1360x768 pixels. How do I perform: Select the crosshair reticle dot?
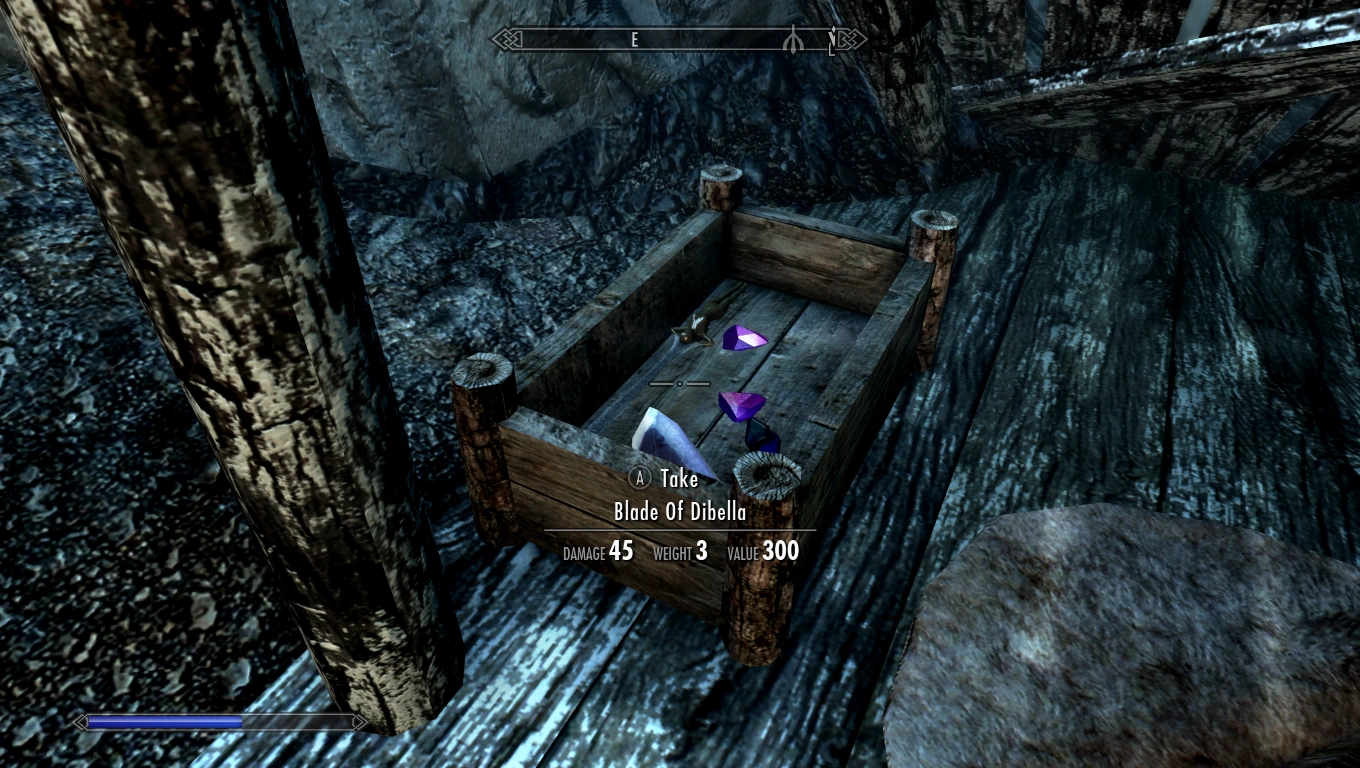681,384
